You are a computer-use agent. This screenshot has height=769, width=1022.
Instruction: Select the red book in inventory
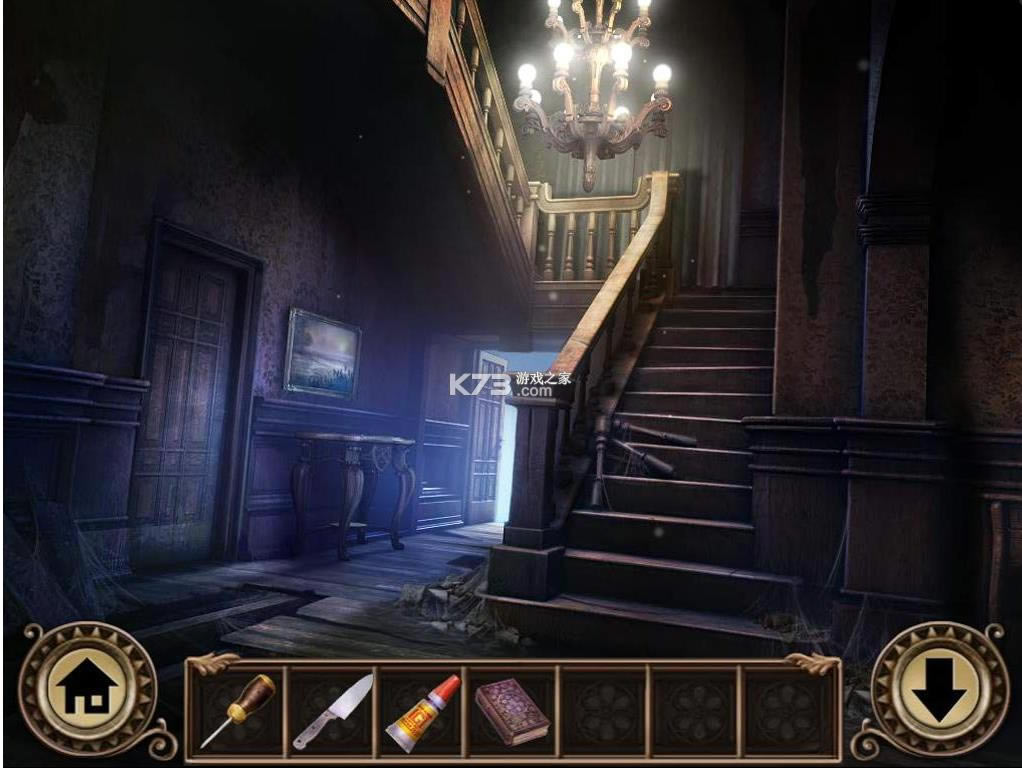511,711
